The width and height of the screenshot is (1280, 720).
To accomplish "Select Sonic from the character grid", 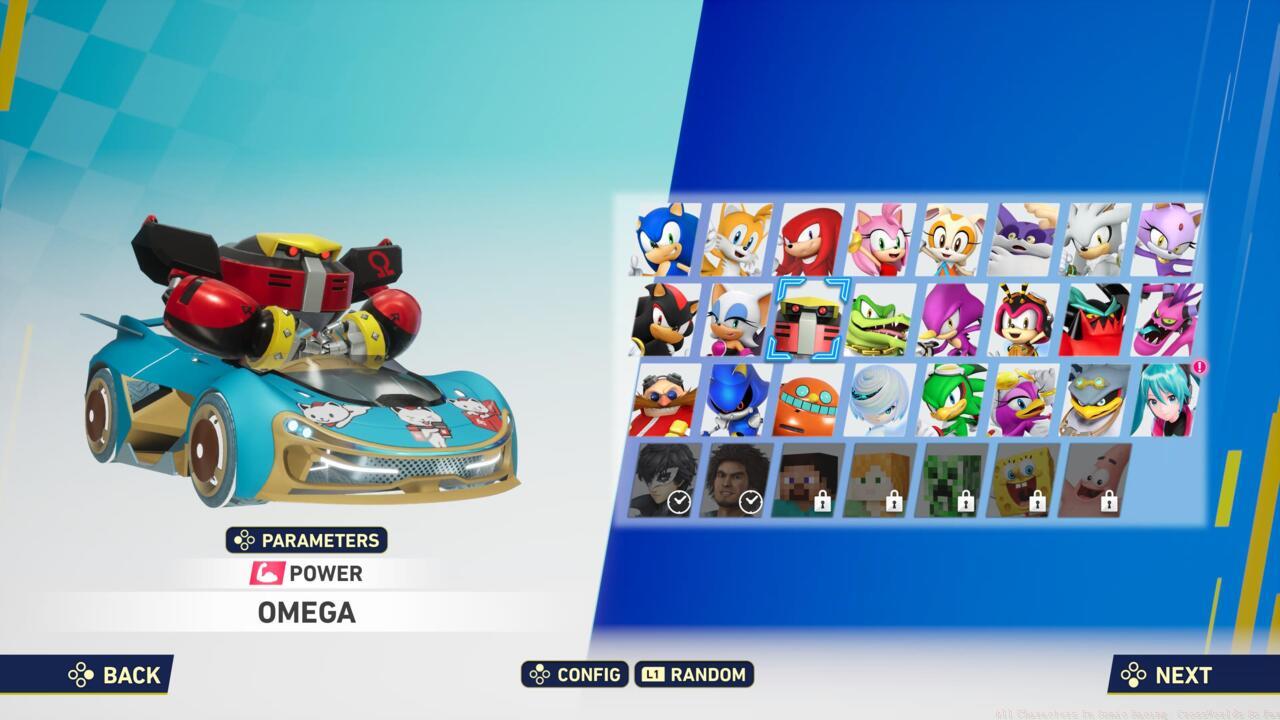I will coord(662,240).
